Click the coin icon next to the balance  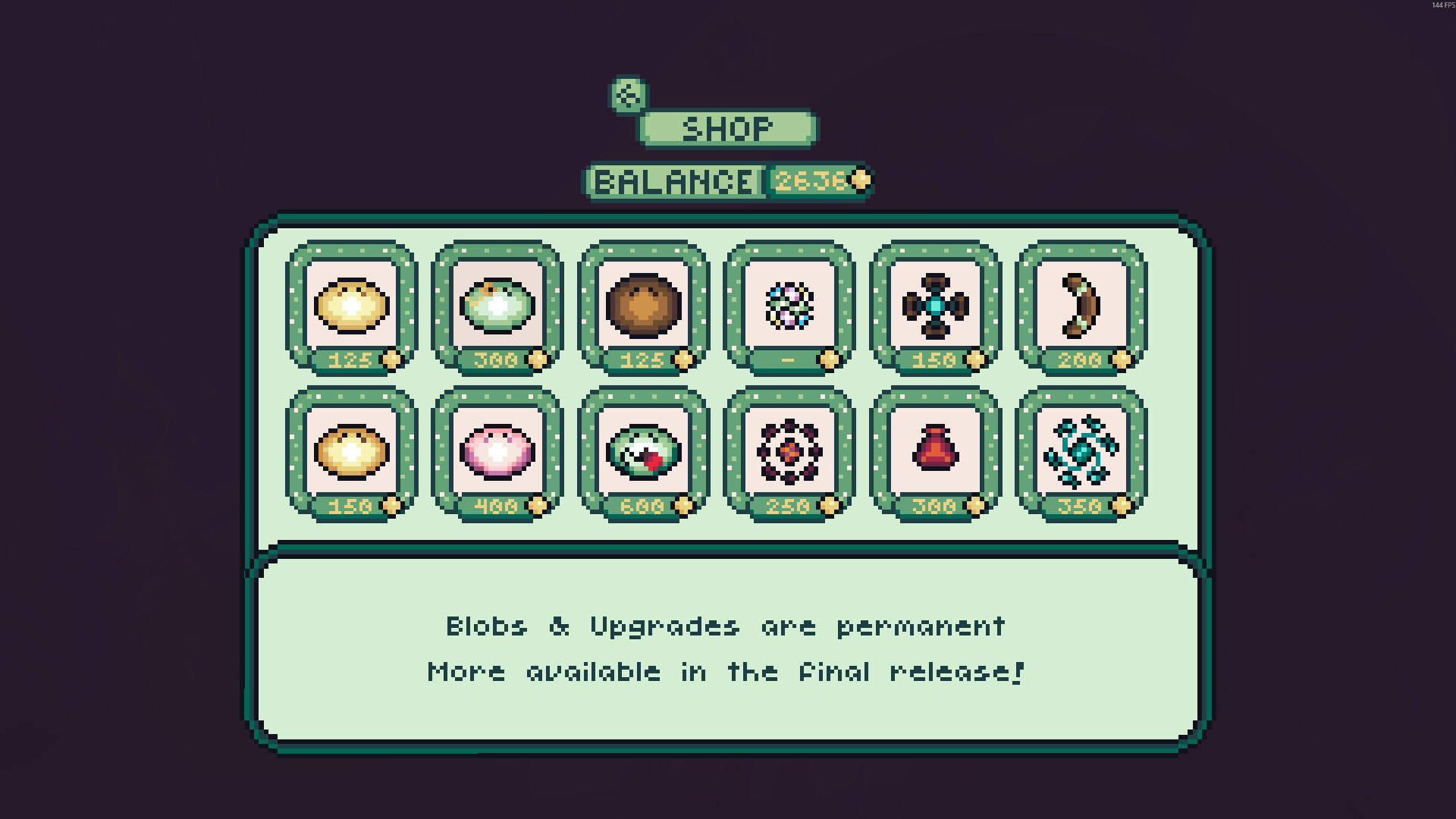click(857, 180)
